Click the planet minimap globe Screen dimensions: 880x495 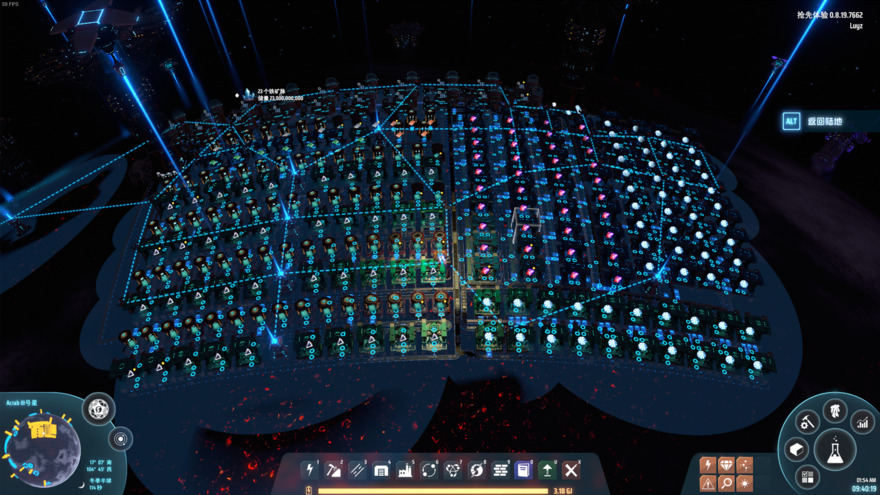pyautogui.click(x=43, y=447)
